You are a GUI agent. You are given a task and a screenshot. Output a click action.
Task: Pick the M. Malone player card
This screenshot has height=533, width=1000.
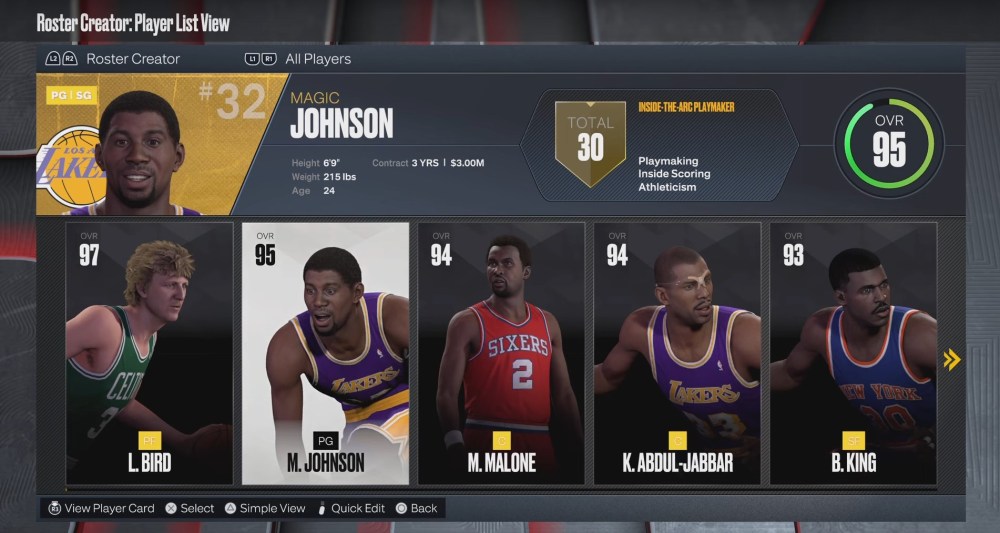[x=501, y=352]
